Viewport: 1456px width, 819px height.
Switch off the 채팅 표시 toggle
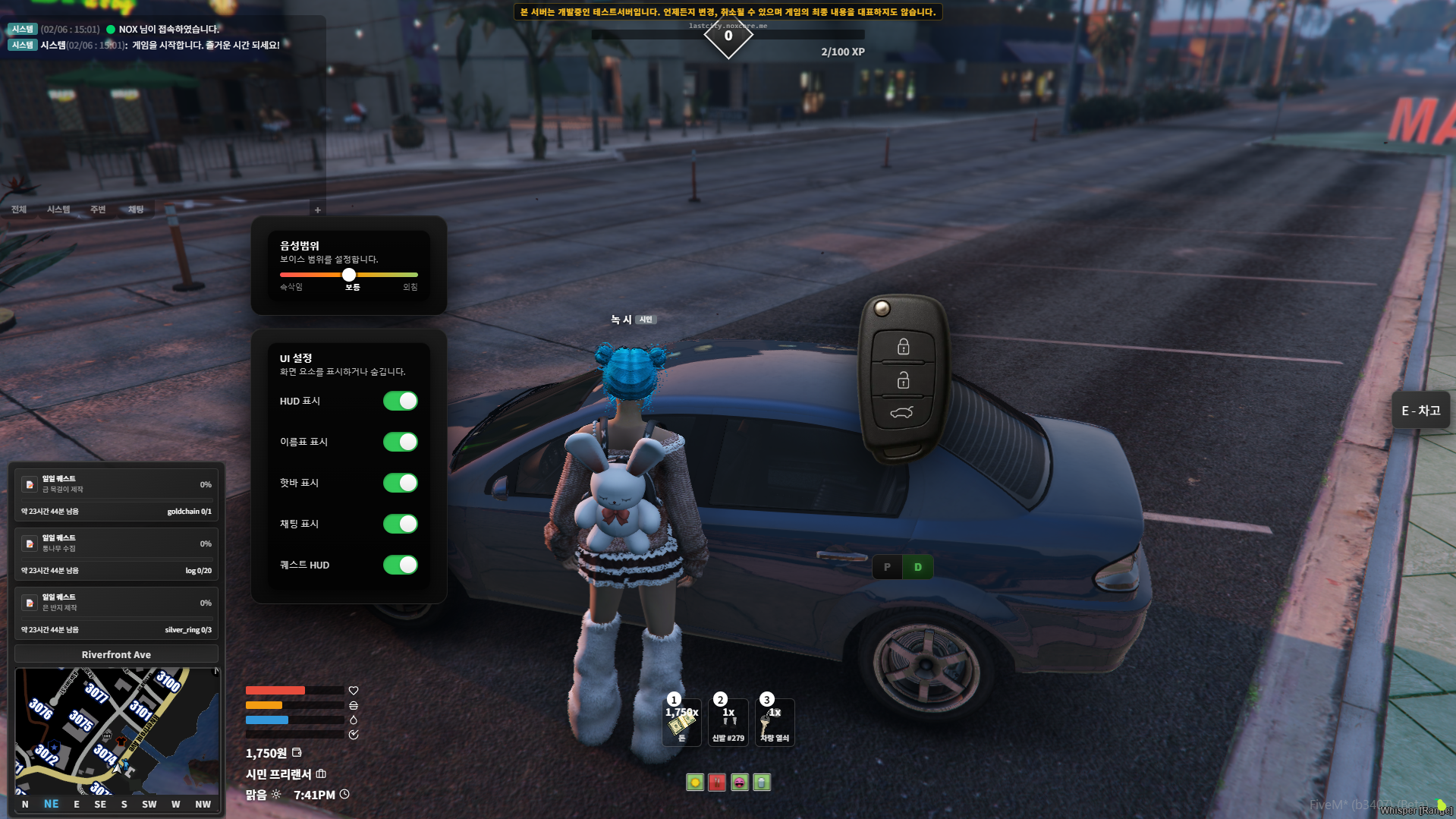pyautogui.click(x=400, y=524)
